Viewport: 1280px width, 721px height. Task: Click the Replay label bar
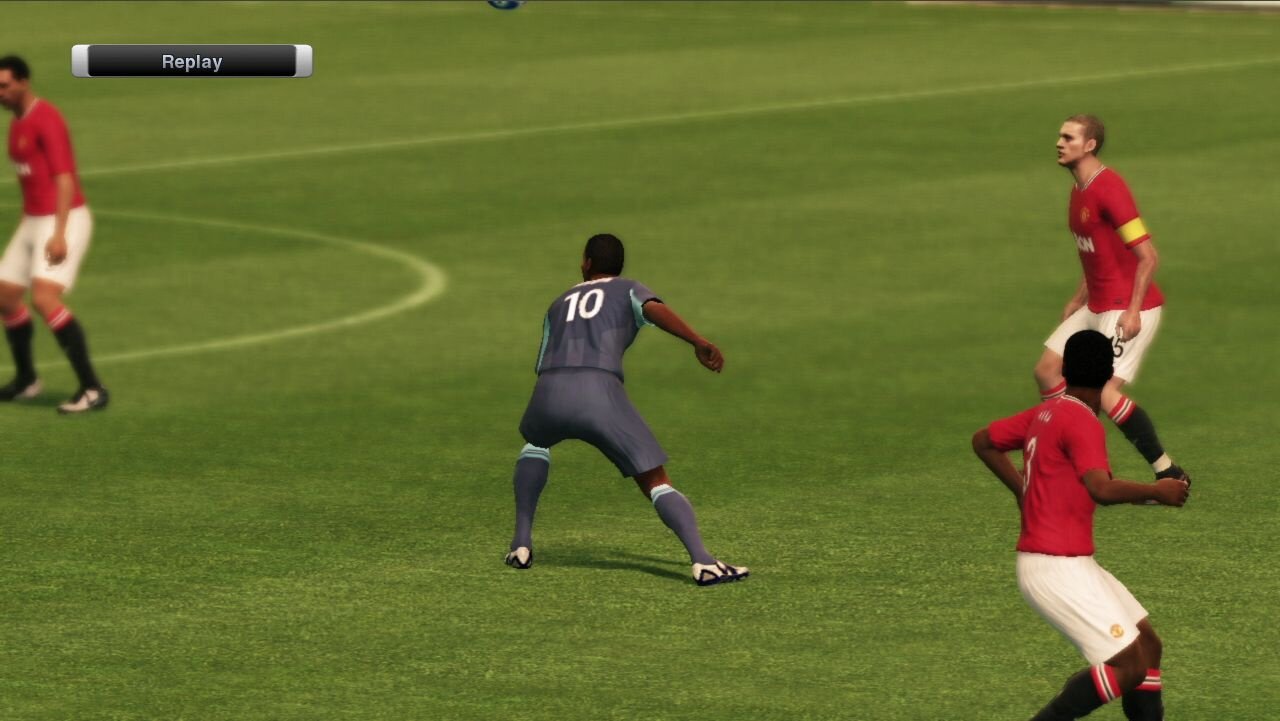tap(192, 61)
